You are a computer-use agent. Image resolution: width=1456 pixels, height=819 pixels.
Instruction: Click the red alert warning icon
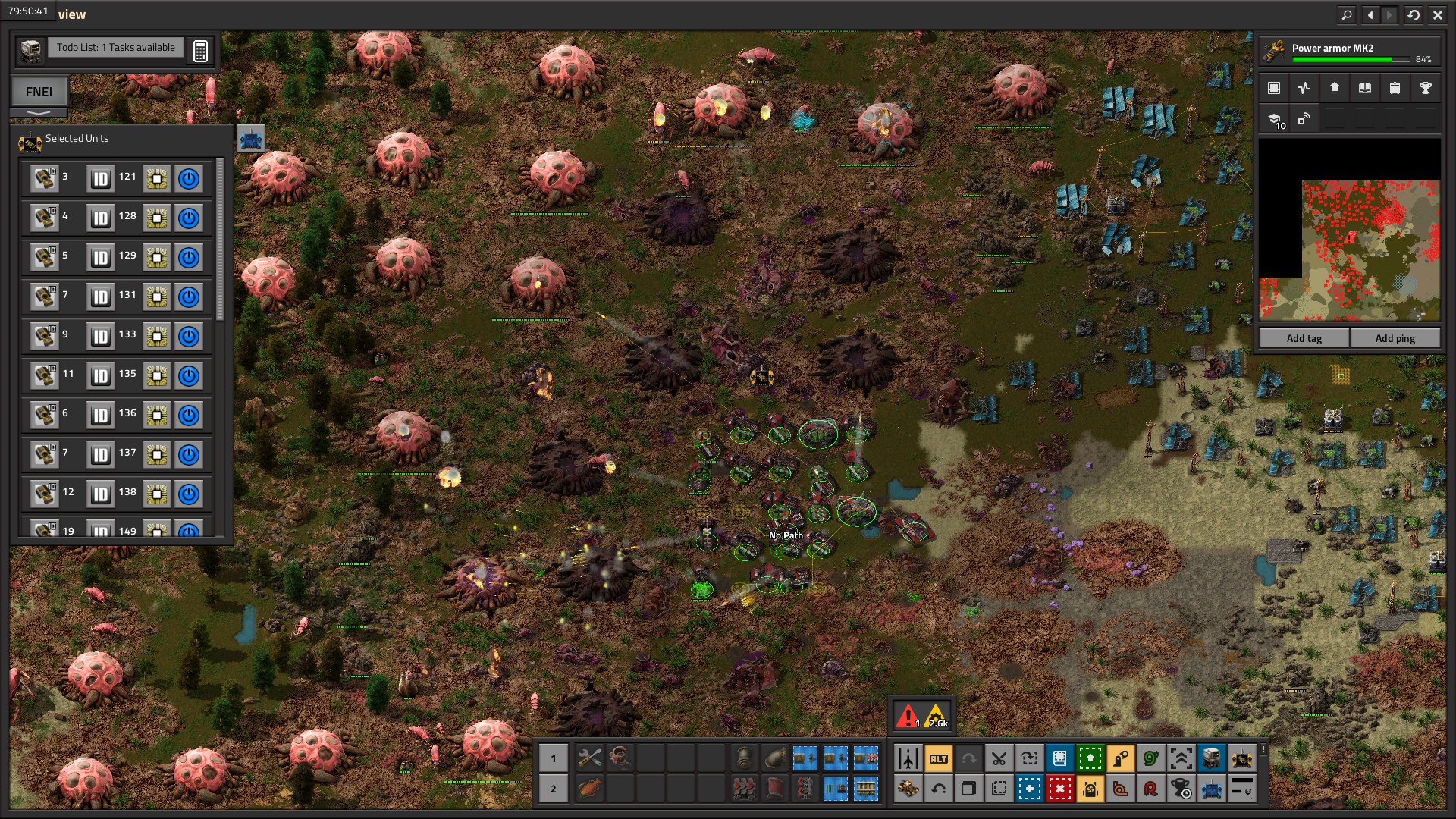907,716
